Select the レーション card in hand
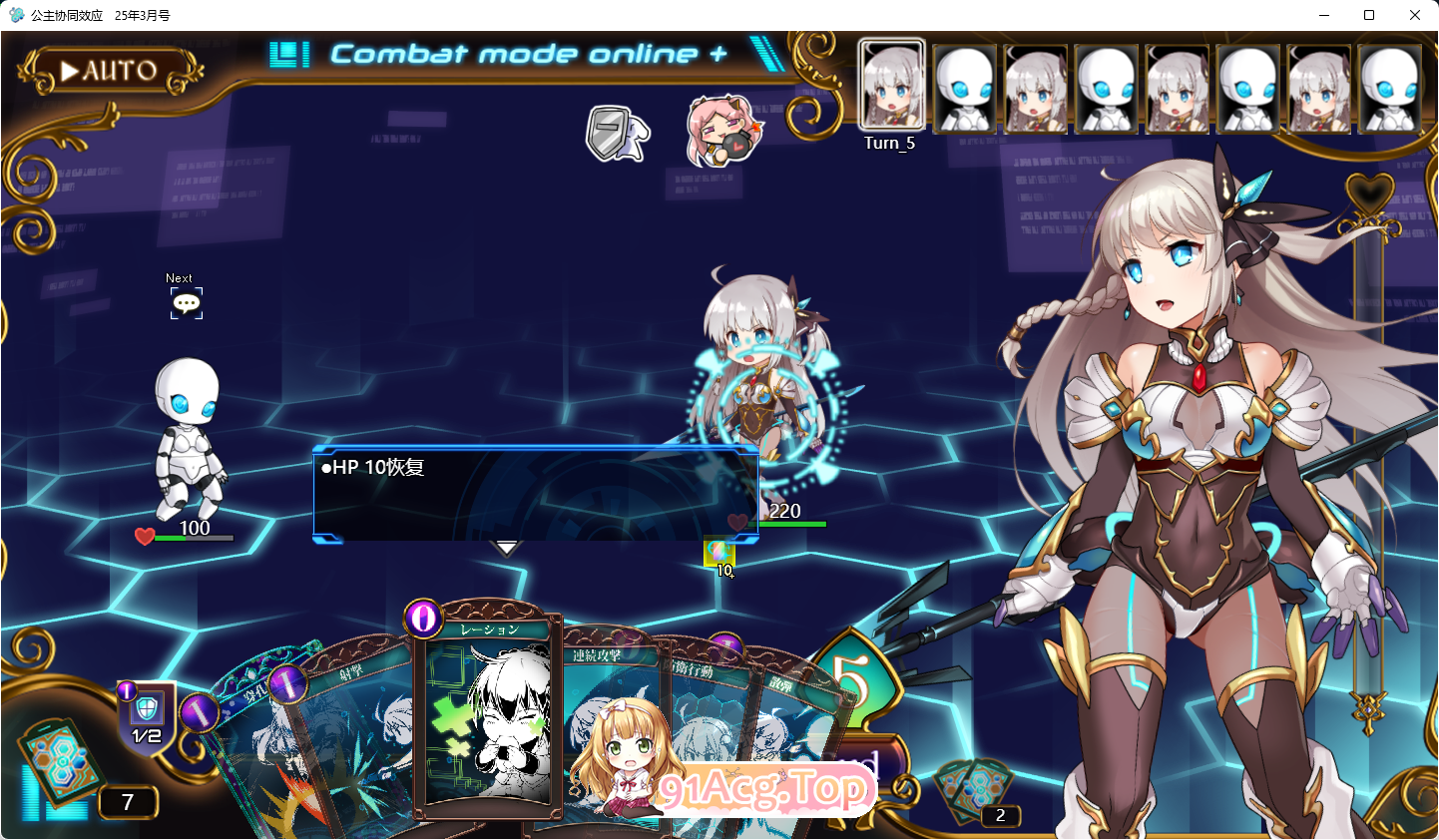 point(489,718)
